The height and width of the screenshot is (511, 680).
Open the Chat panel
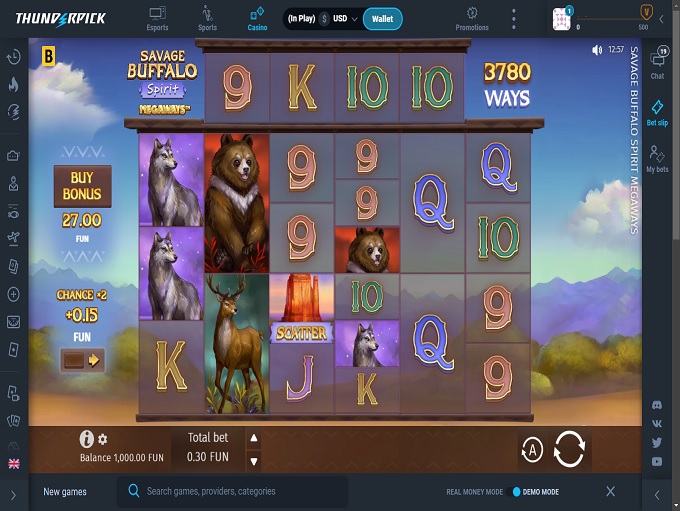click(657, 63)
